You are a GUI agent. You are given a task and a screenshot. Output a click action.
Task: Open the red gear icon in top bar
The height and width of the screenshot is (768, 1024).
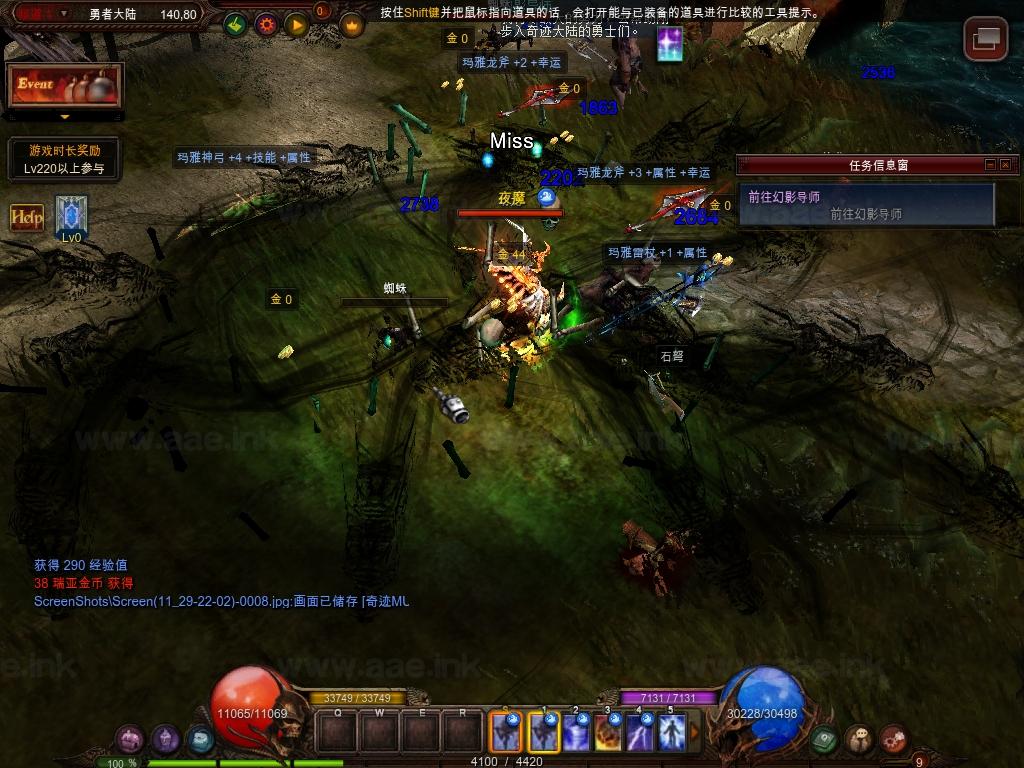(x=266, y=25)
